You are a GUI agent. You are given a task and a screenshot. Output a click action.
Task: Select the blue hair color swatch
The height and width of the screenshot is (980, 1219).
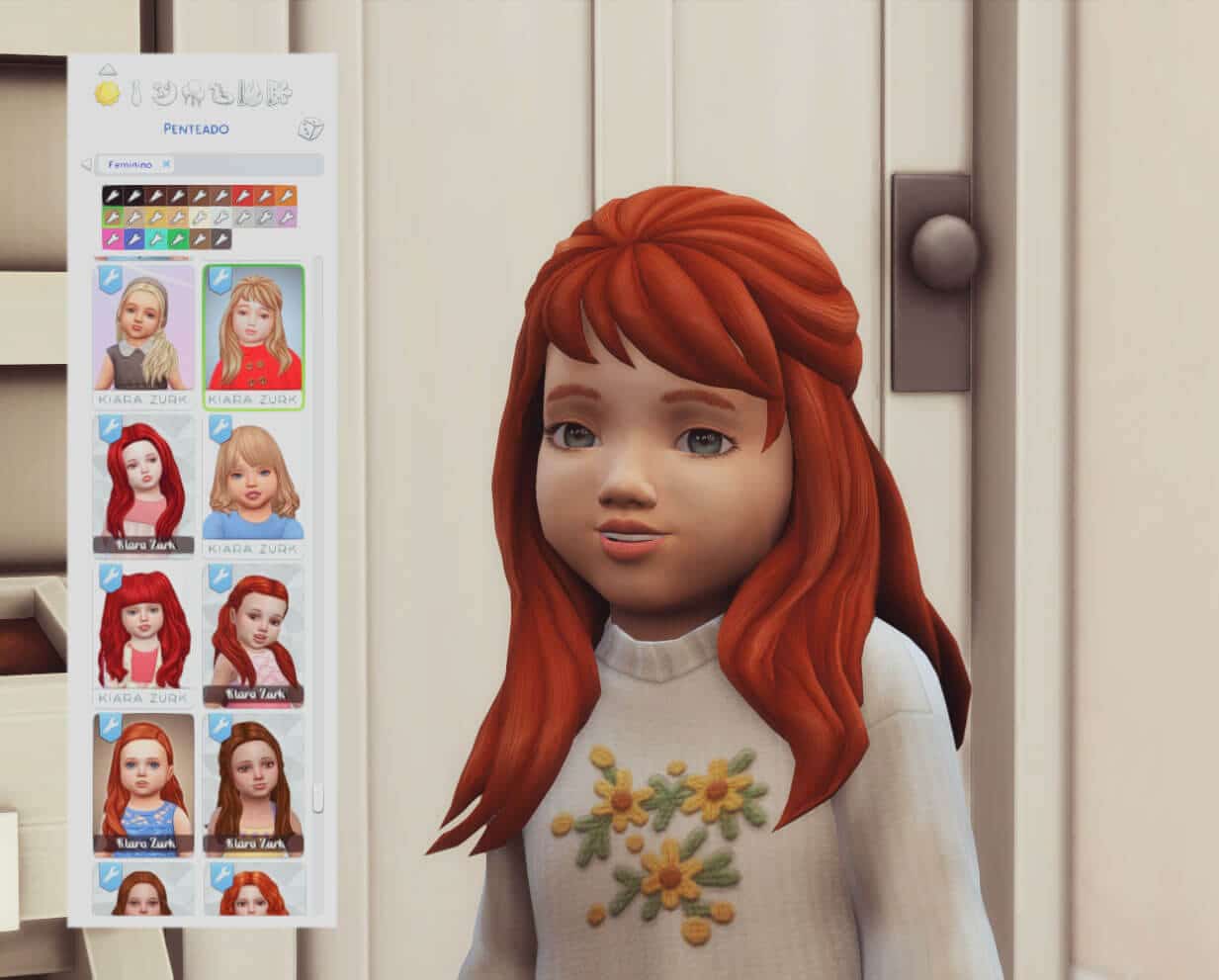coord(133,238)
